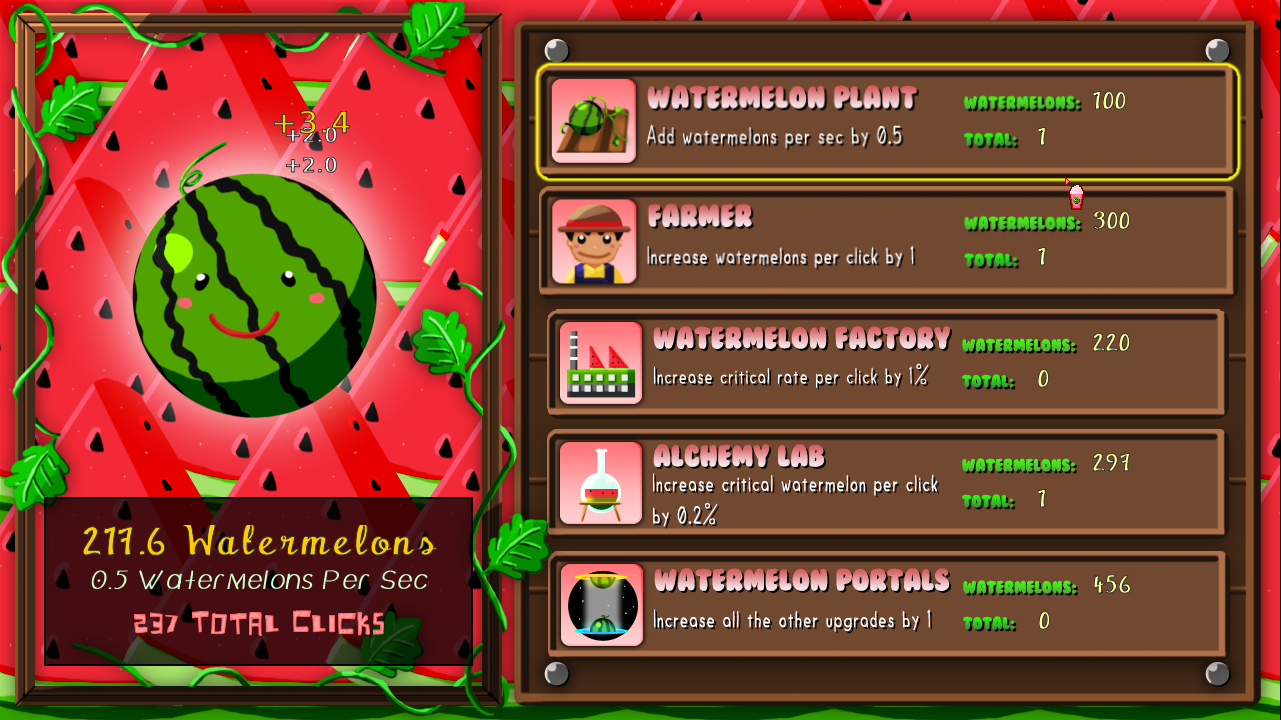Click the 237 Total Clicks text
This screenshot has width=1281, height=720.
(258, 623)
